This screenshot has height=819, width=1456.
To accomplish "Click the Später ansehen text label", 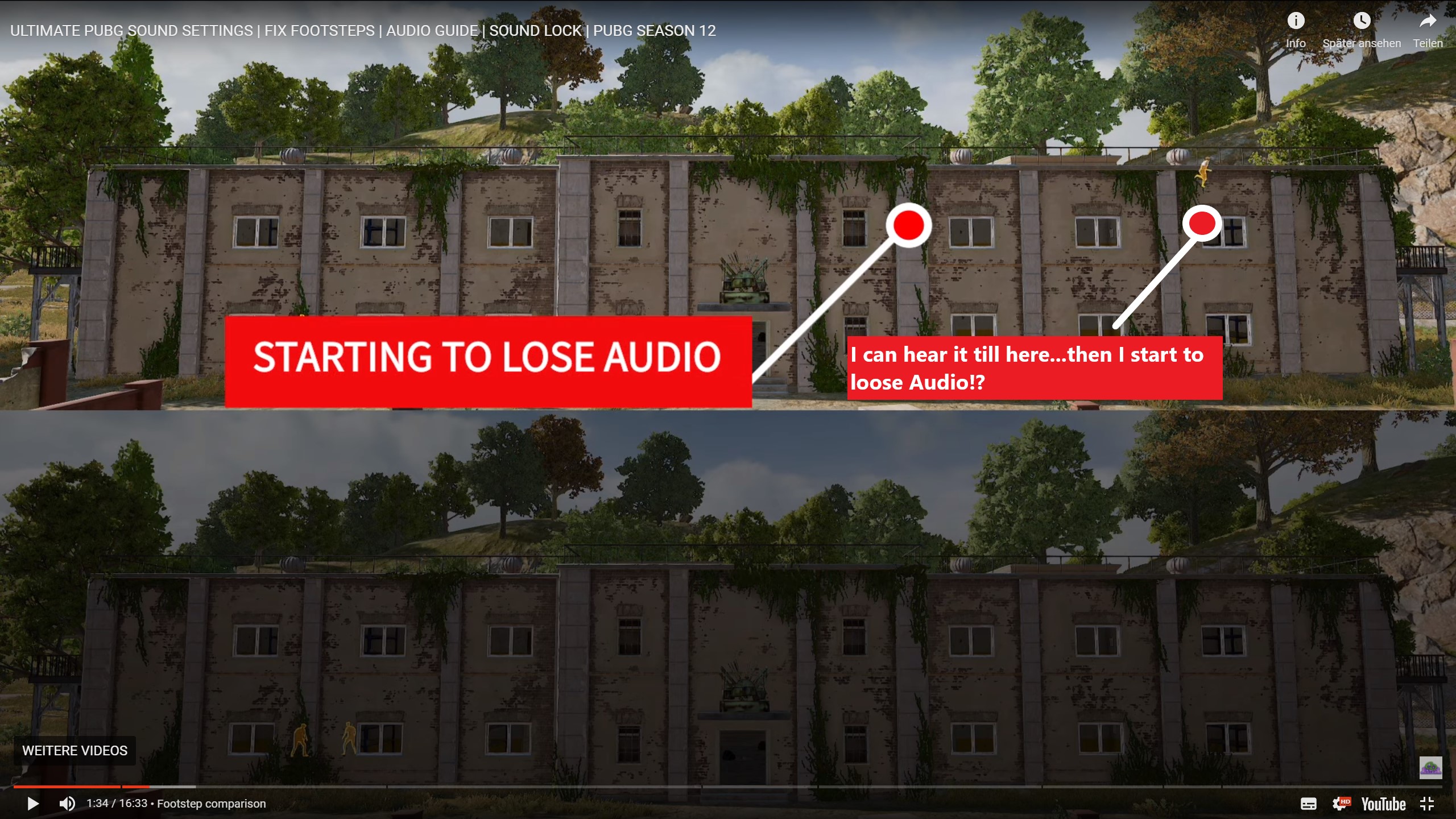I will pyautogui.click(x=1362, y=43).
